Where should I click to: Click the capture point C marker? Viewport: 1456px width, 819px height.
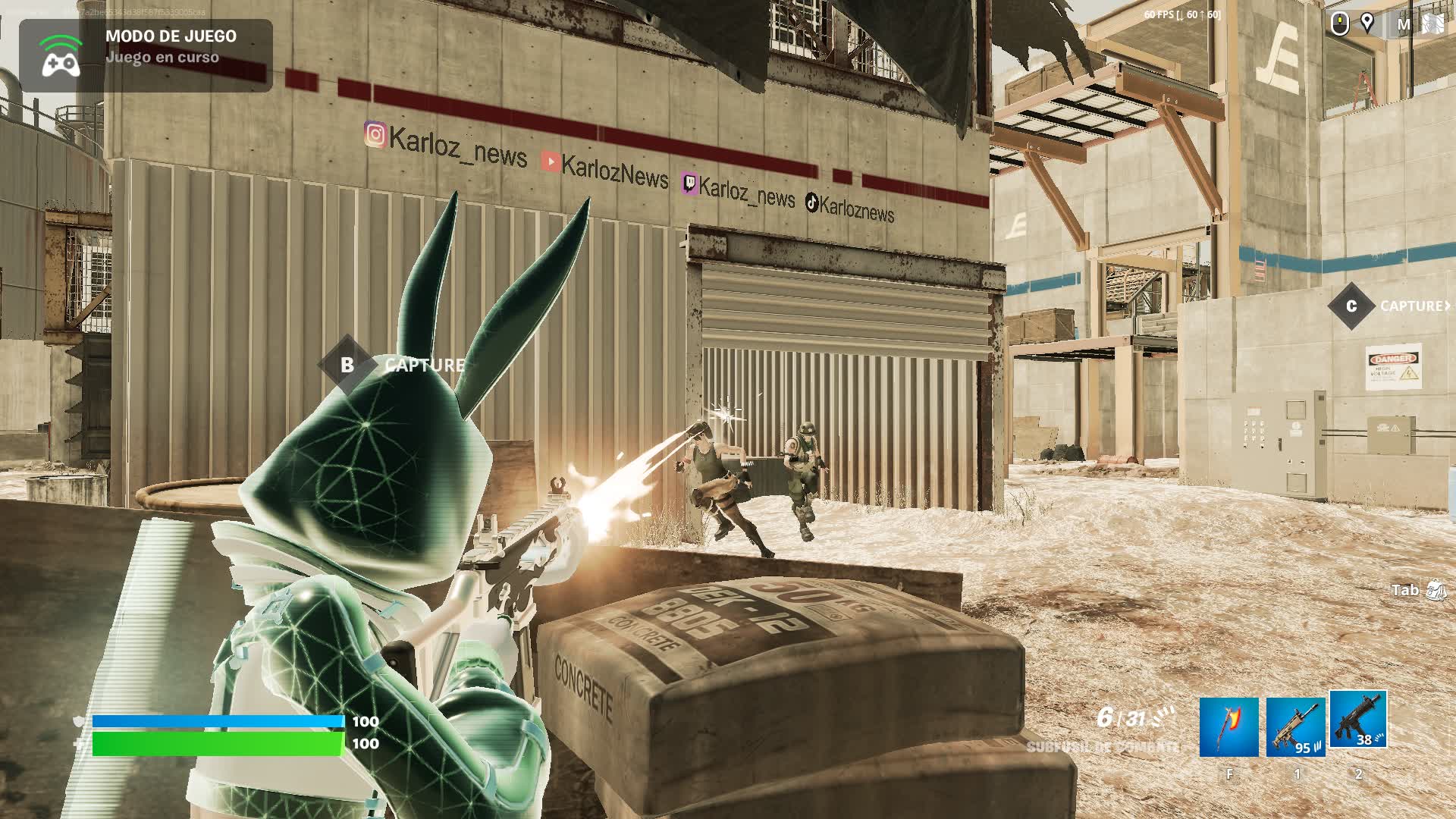coord(1351,306)
